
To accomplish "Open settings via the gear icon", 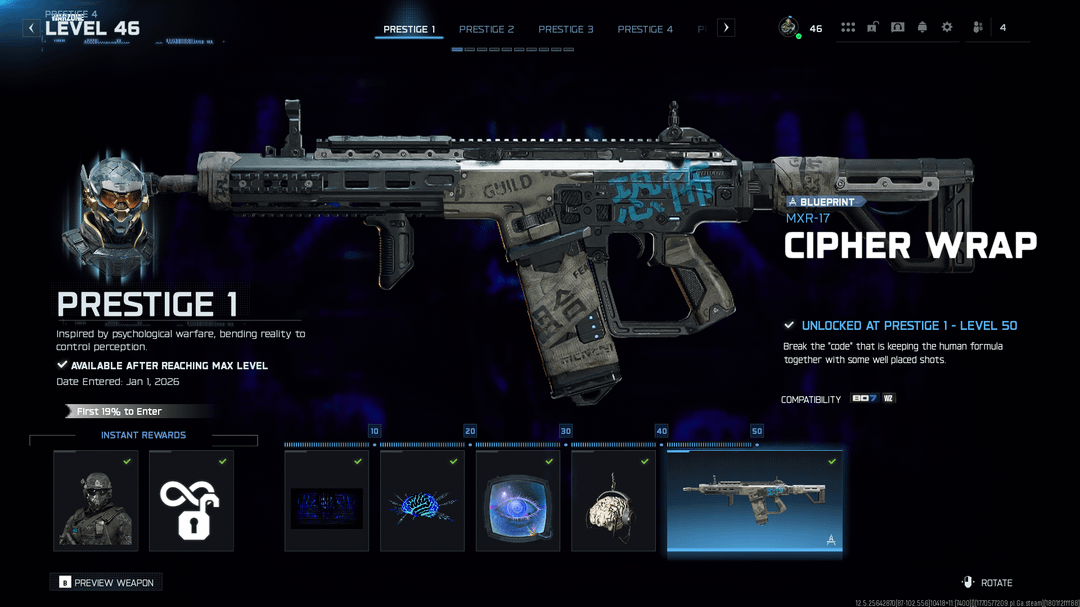I will [947, 28].
